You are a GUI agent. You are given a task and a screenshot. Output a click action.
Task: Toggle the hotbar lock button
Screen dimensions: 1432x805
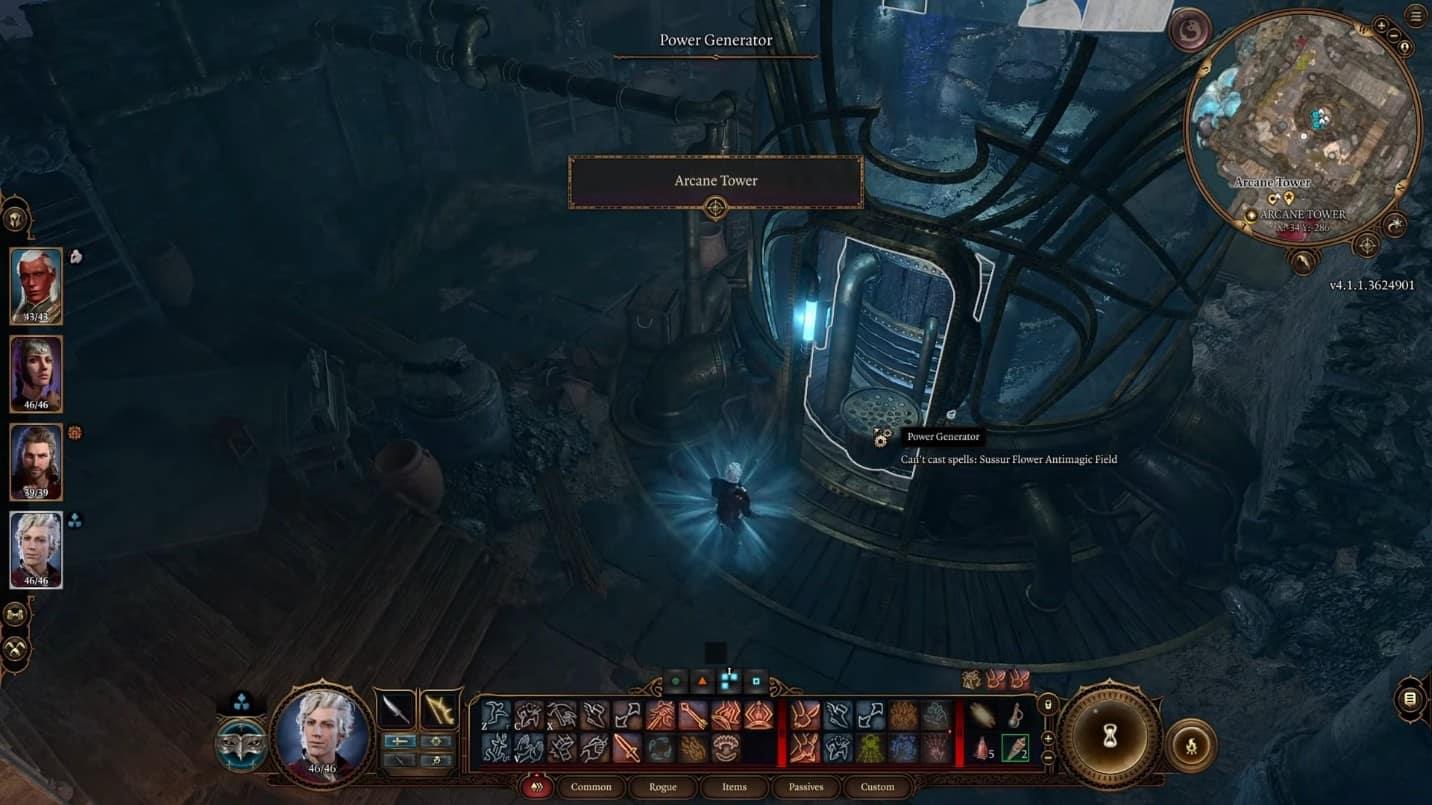pyautogui.click(x=1048, y=704)
